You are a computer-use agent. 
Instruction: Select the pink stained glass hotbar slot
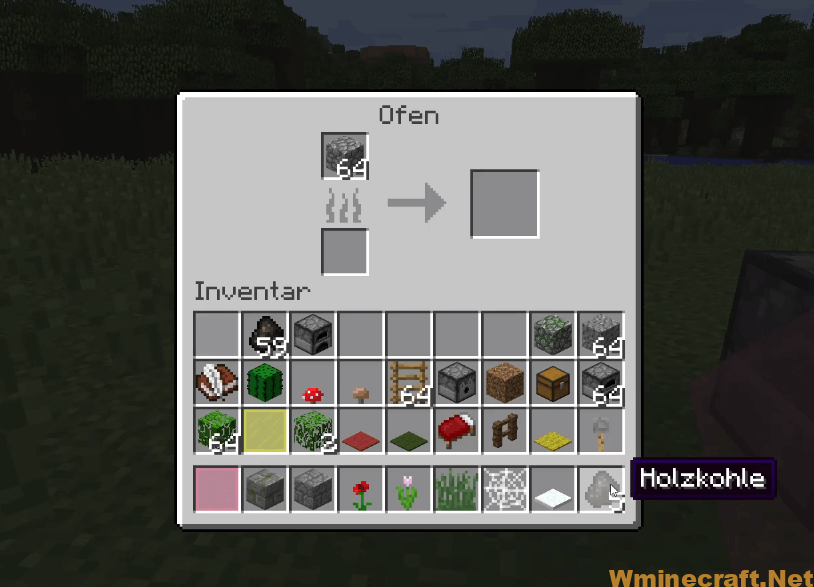coord(218,489)
